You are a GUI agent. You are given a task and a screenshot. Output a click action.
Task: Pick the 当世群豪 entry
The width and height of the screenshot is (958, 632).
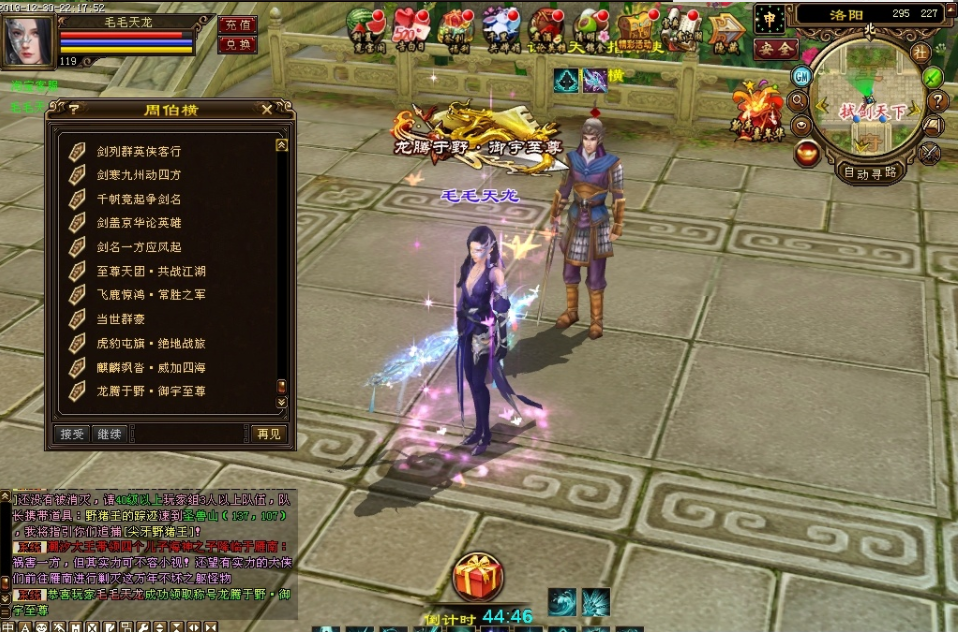point(121,319)
